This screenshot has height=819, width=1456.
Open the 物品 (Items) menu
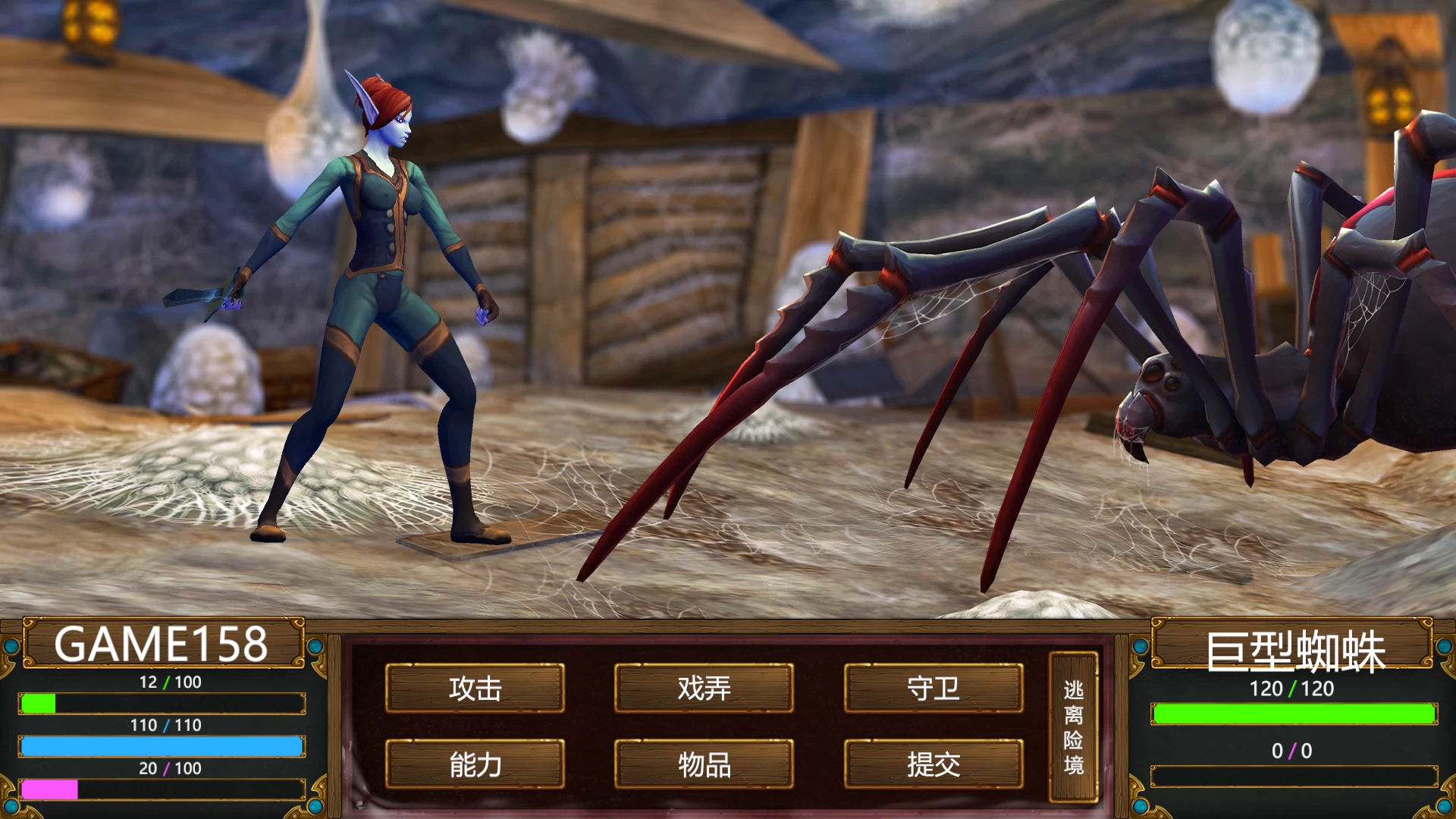(705, 766)
